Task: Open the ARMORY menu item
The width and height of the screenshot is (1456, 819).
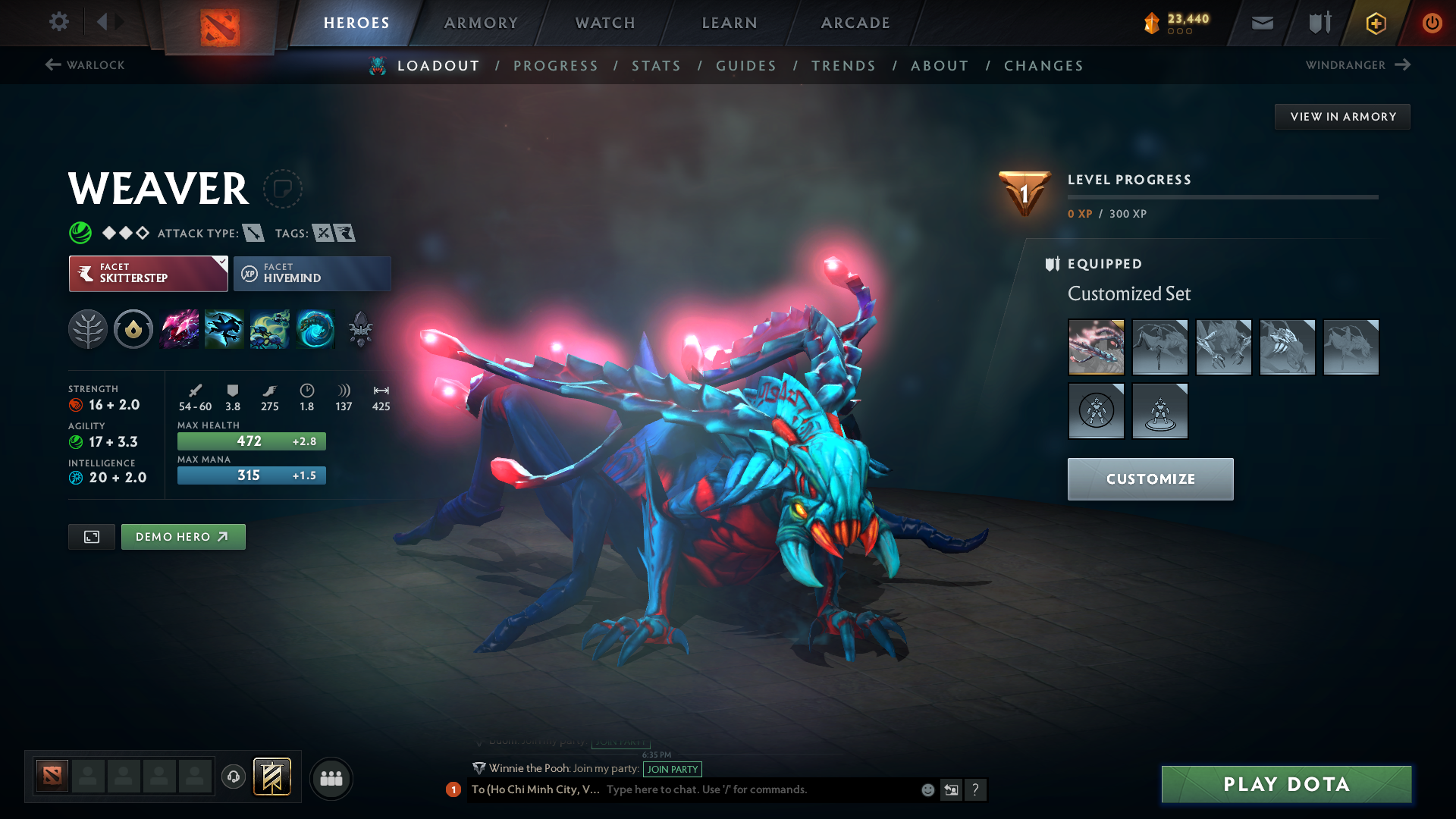Action: (x=481, y=23)
